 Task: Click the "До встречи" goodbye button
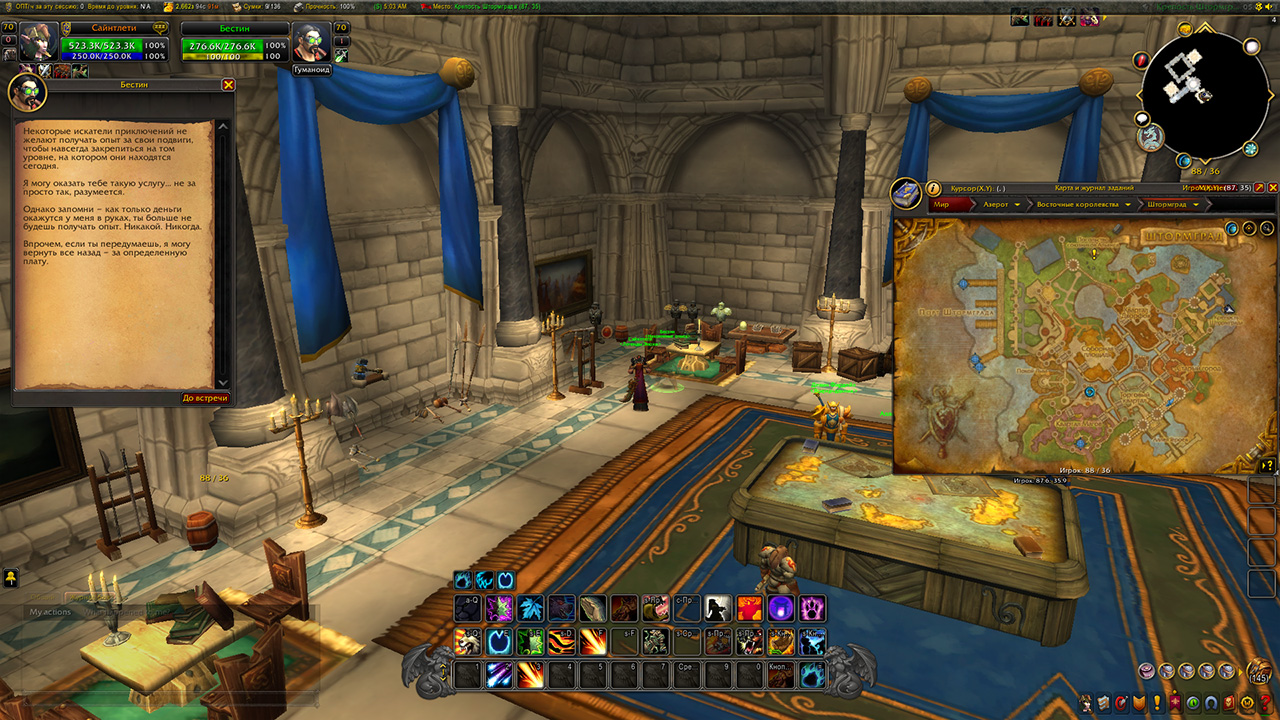pos(205,398)
